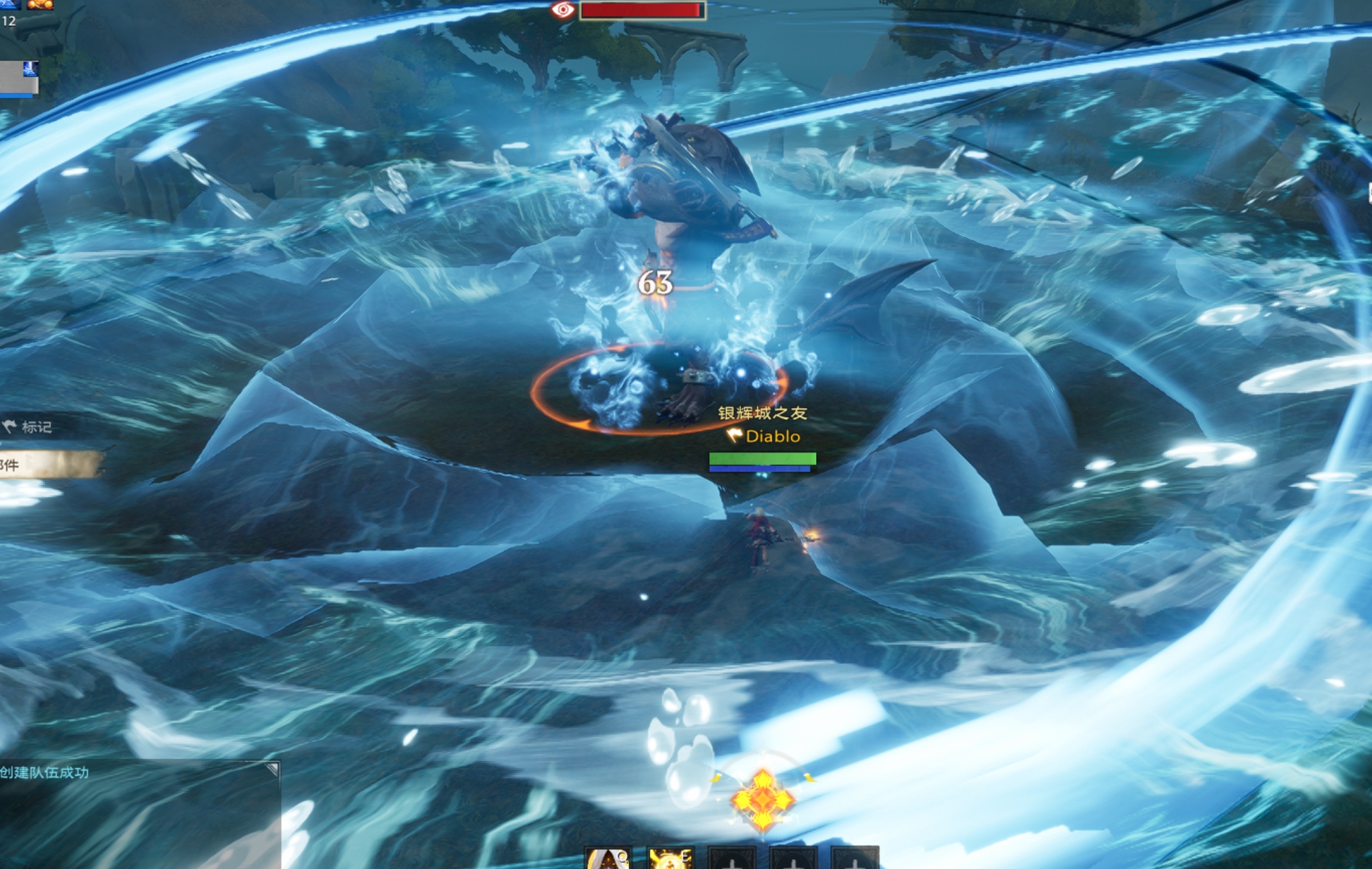
Task: Click the blue triangle buff icon
Action: point(9,4)
